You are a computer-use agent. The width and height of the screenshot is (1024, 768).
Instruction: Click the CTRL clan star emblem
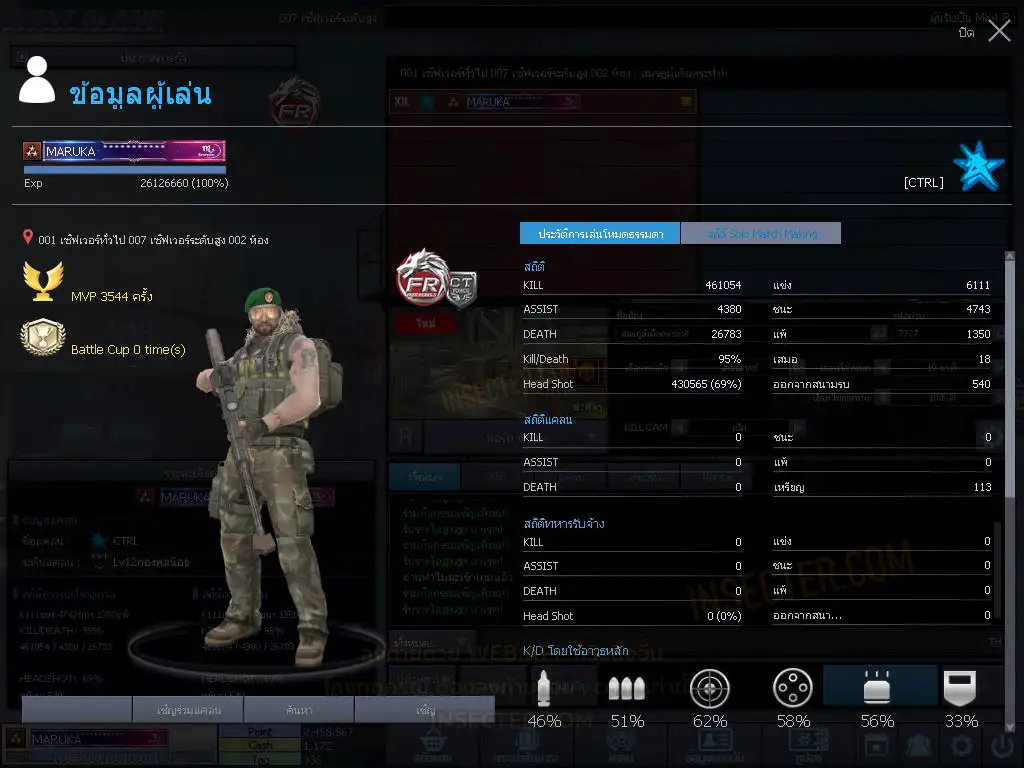coord(978,167)
